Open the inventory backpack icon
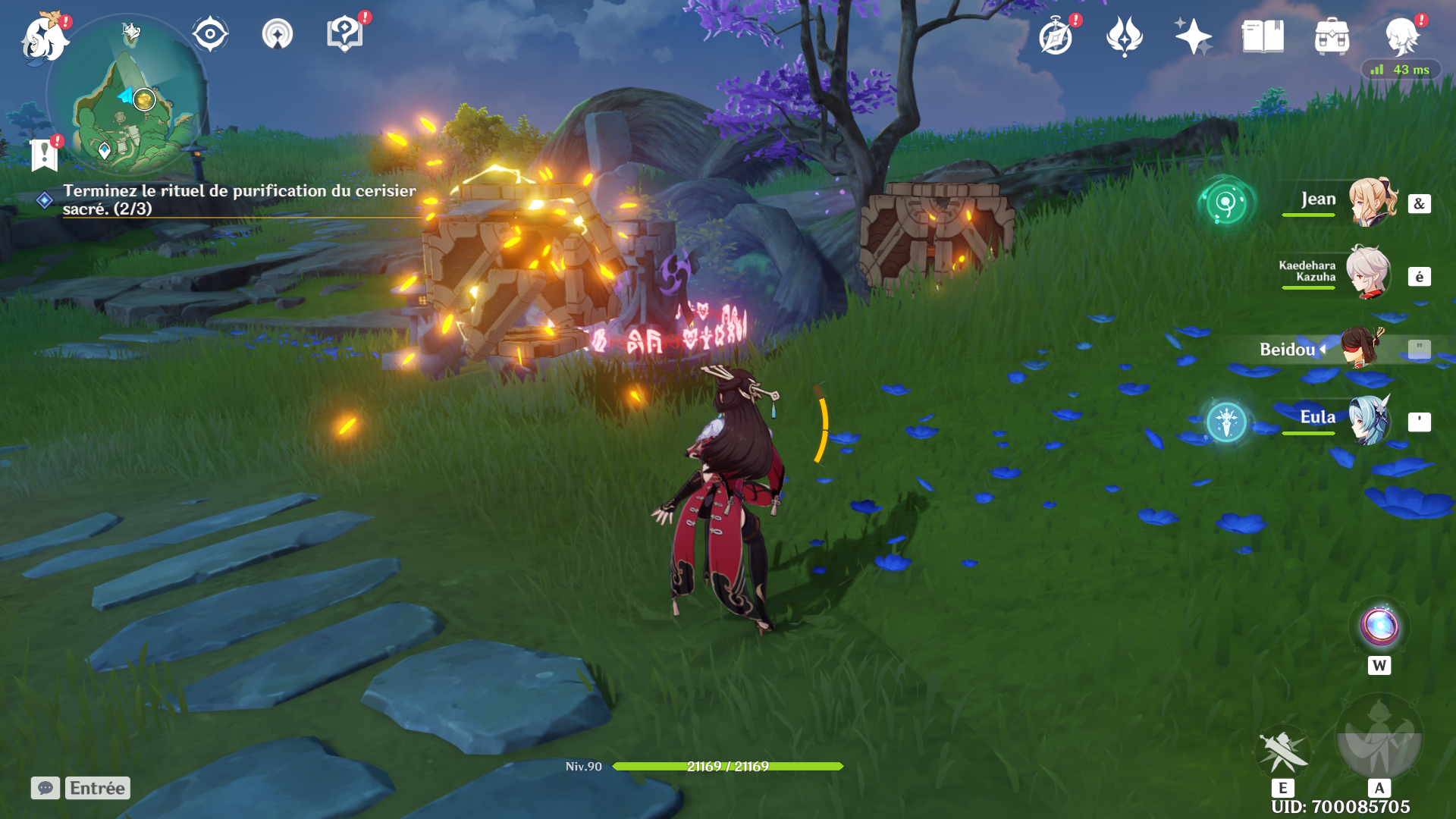1456x819 pixels. 1332,36
